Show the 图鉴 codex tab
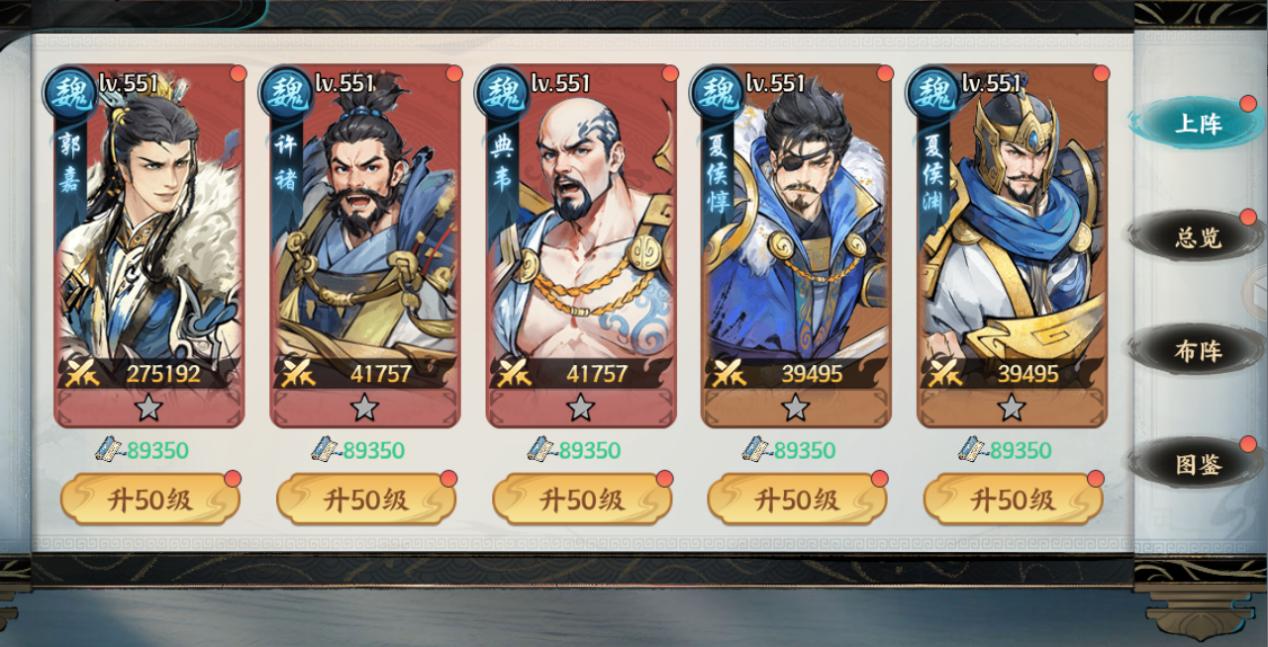1268x647 pixels. pyautogui.click(x=1197, y=464)
